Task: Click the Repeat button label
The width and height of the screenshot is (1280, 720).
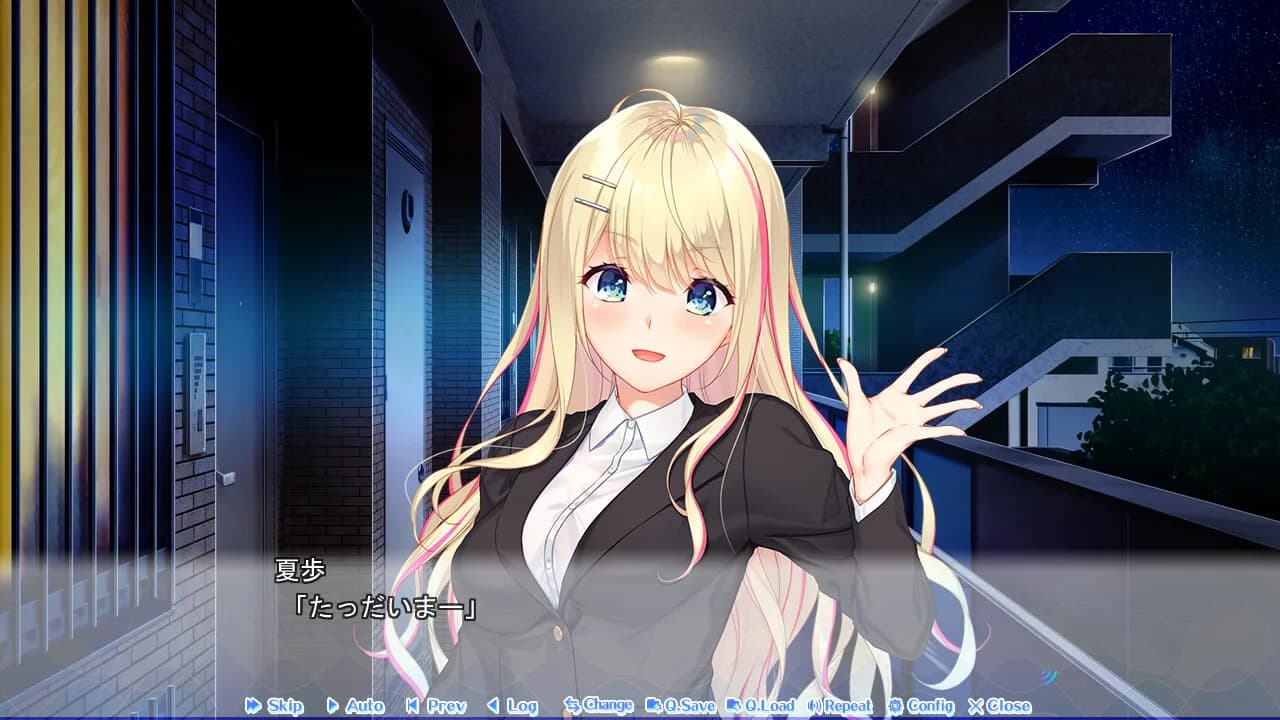Action: [x=848, y=706]
